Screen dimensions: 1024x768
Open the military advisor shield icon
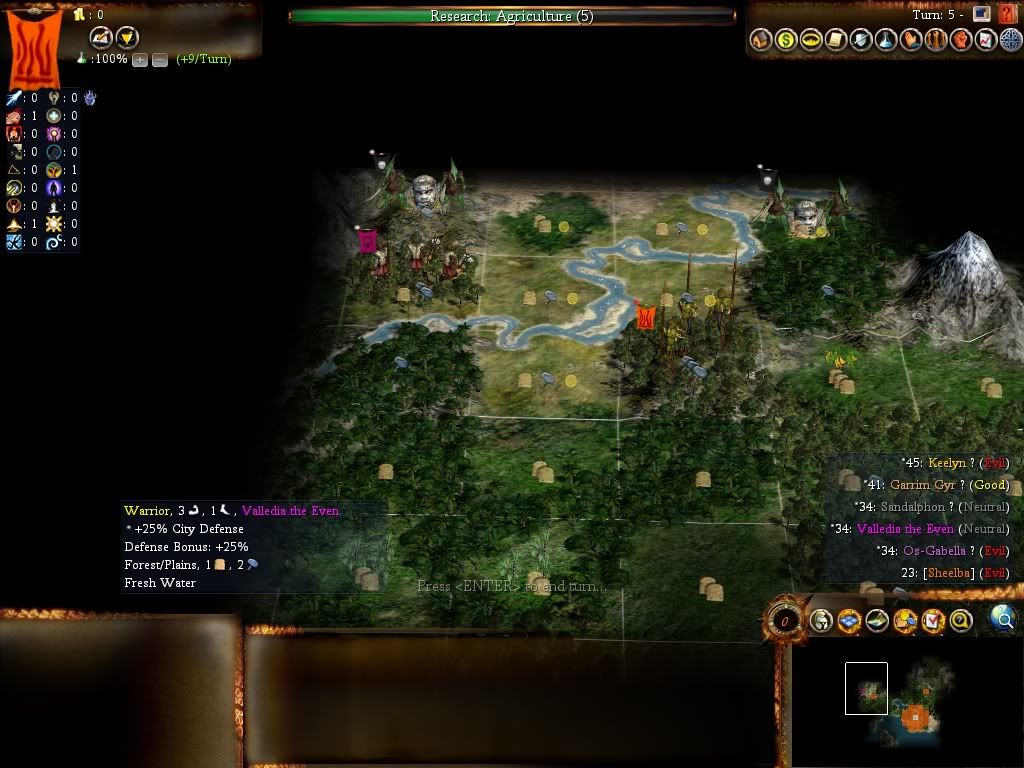pyautogui.click(x=861, y=40)
